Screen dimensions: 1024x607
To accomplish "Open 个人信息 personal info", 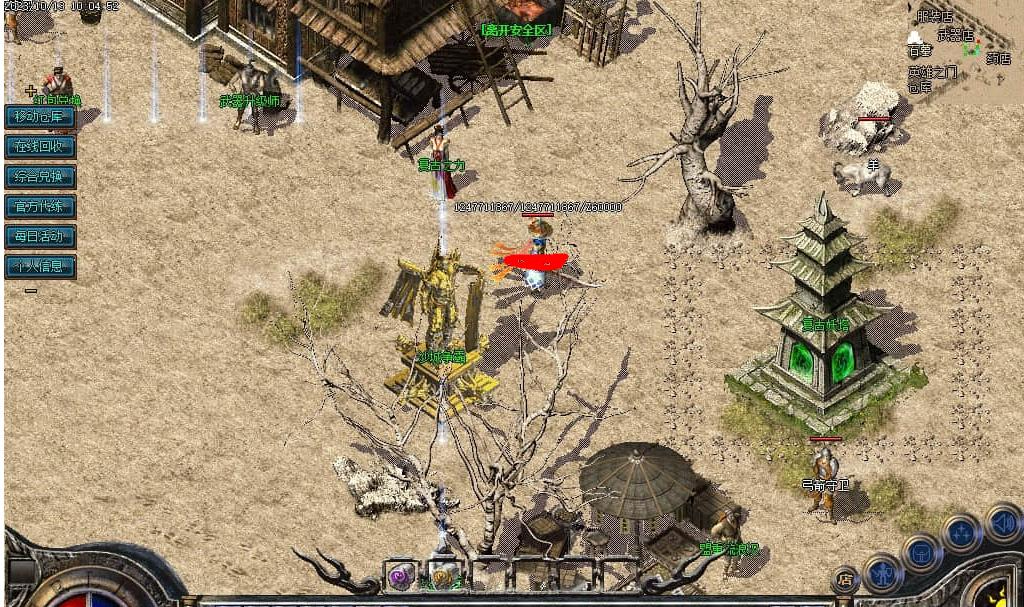I will (40, 267).
